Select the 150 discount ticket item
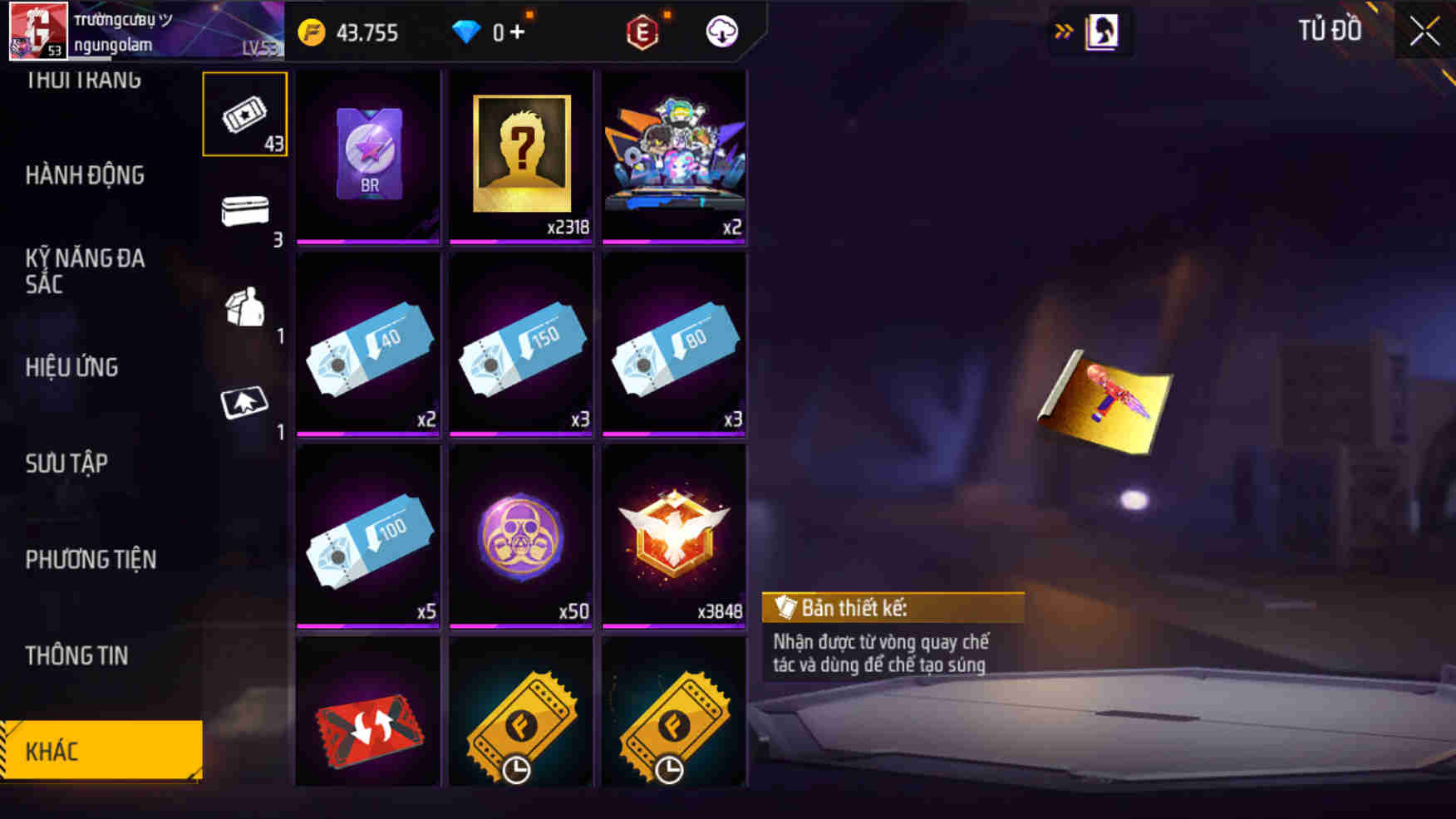The width and height of the screenshot is (1456, 819). pyautogui.click(x=521, y=342)
